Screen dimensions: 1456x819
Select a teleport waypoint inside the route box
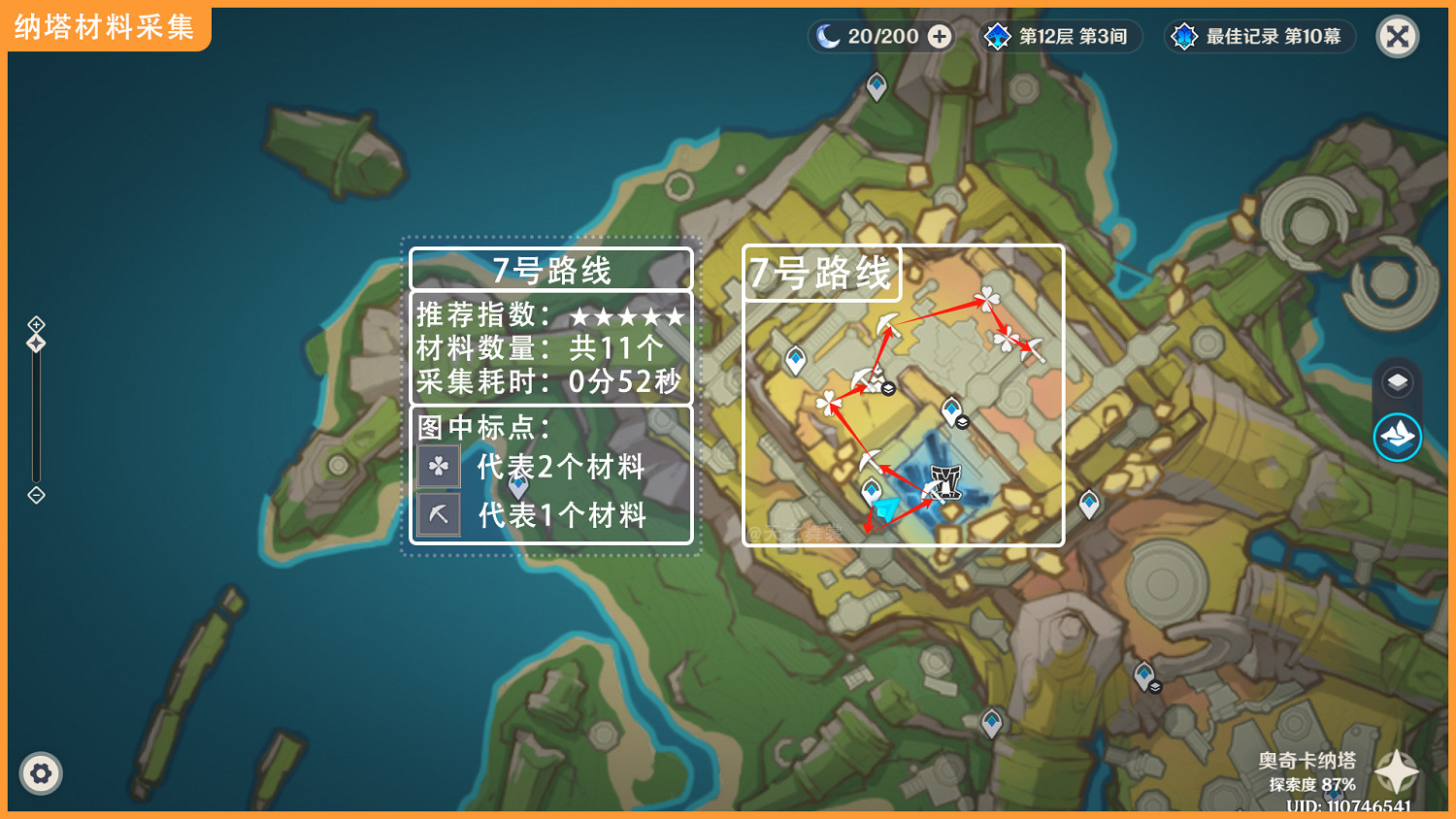pyautogui.click(x=796, y=360)
